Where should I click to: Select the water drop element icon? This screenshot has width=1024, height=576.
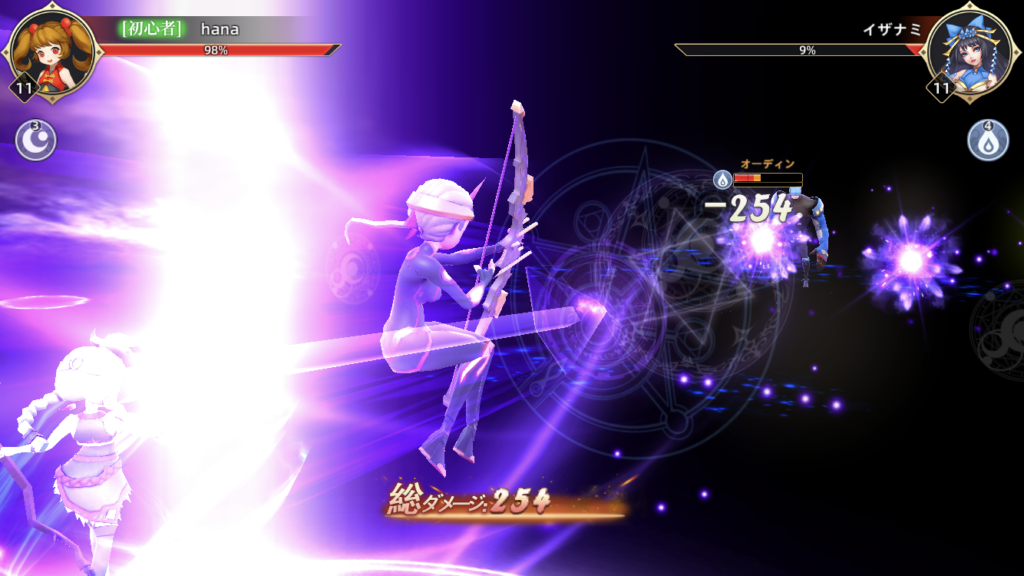tap(987, 141)
